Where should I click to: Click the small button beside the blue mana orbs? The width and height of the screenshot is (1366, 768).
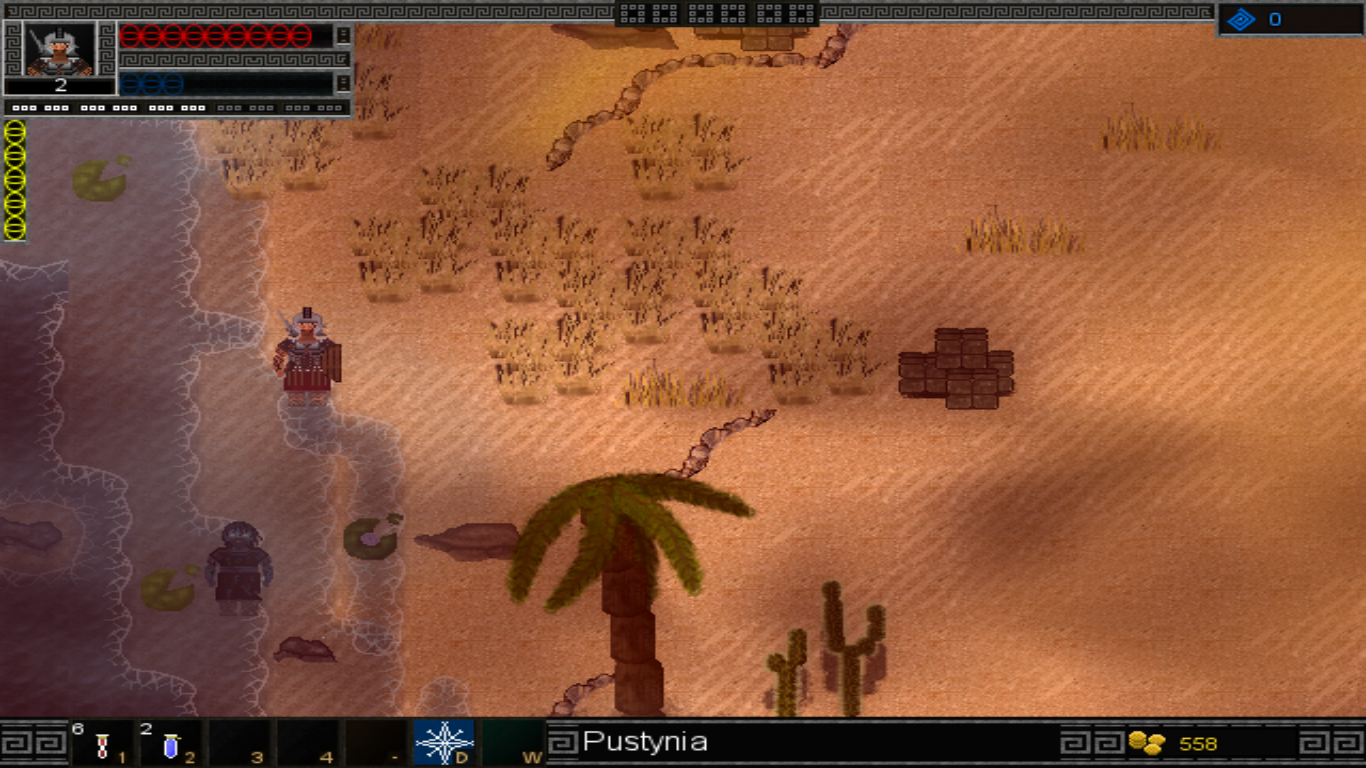click(x=343, y=83)
